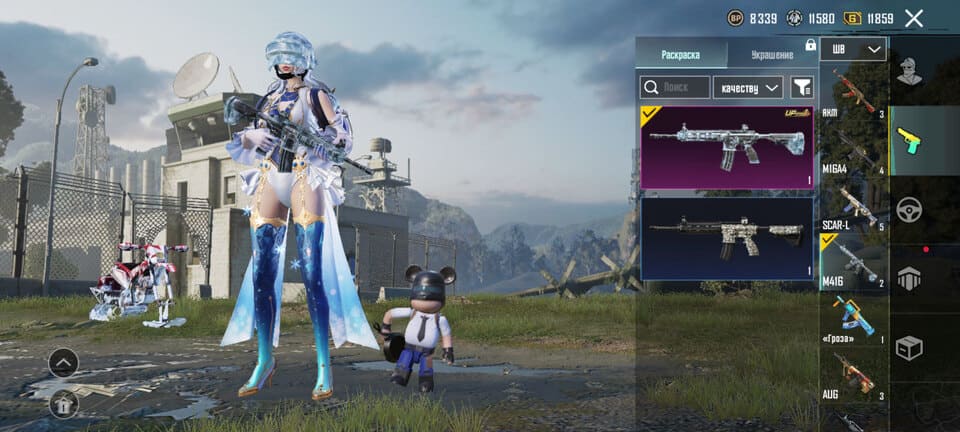
Task: Switch to the Раскраска tab
Action: pos(681,53)
